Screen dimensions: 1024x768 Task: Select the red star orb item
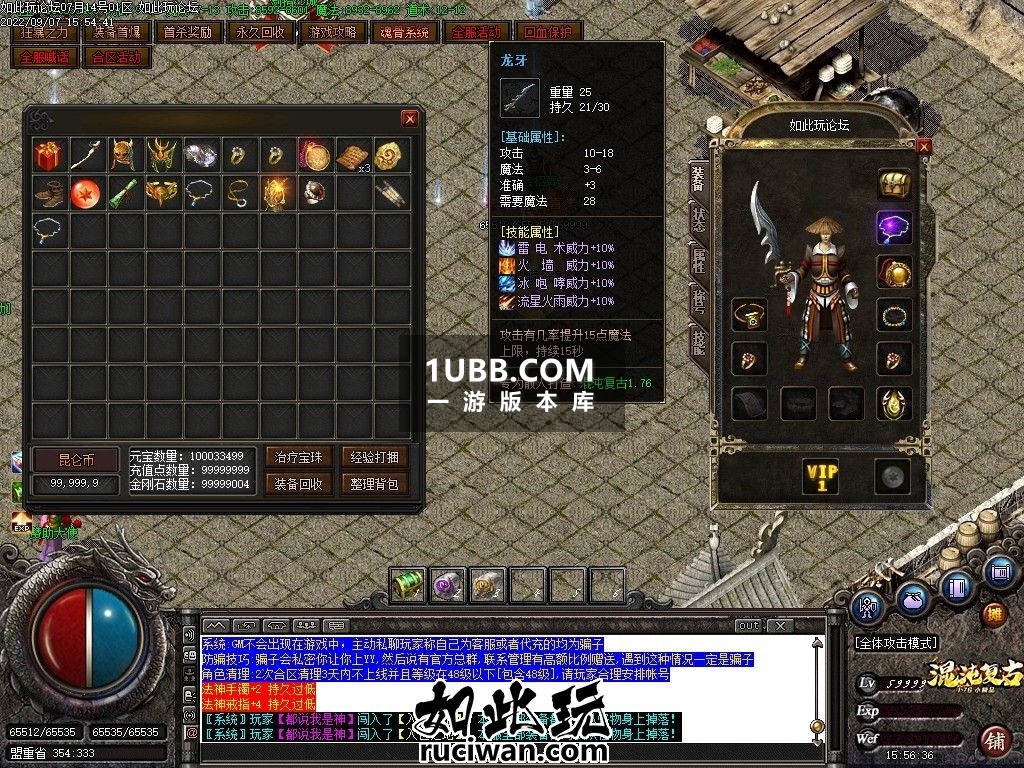[x=86, y=194]
